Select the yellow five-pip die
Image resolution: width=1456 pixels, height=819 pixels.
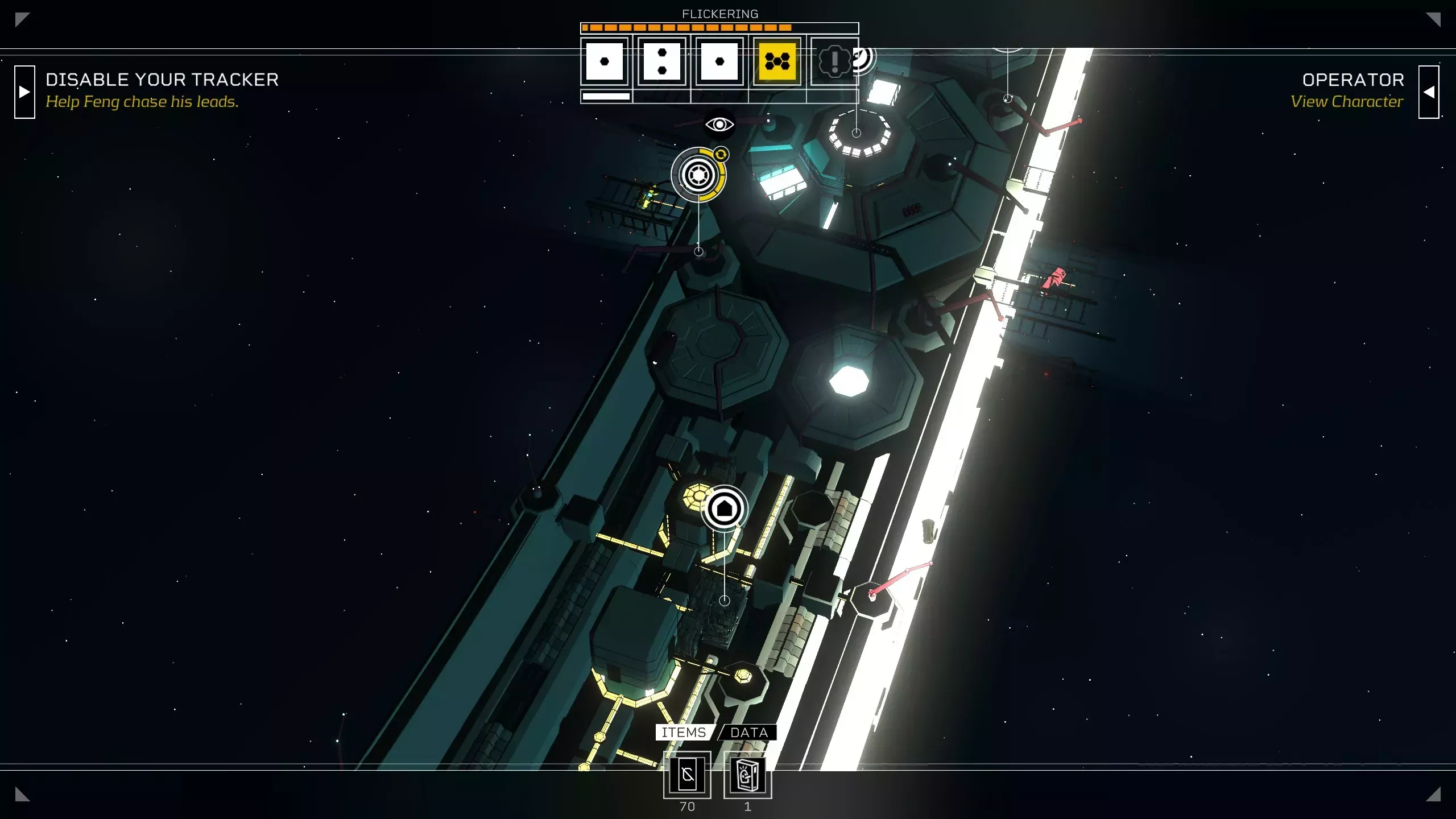point(777,61)
